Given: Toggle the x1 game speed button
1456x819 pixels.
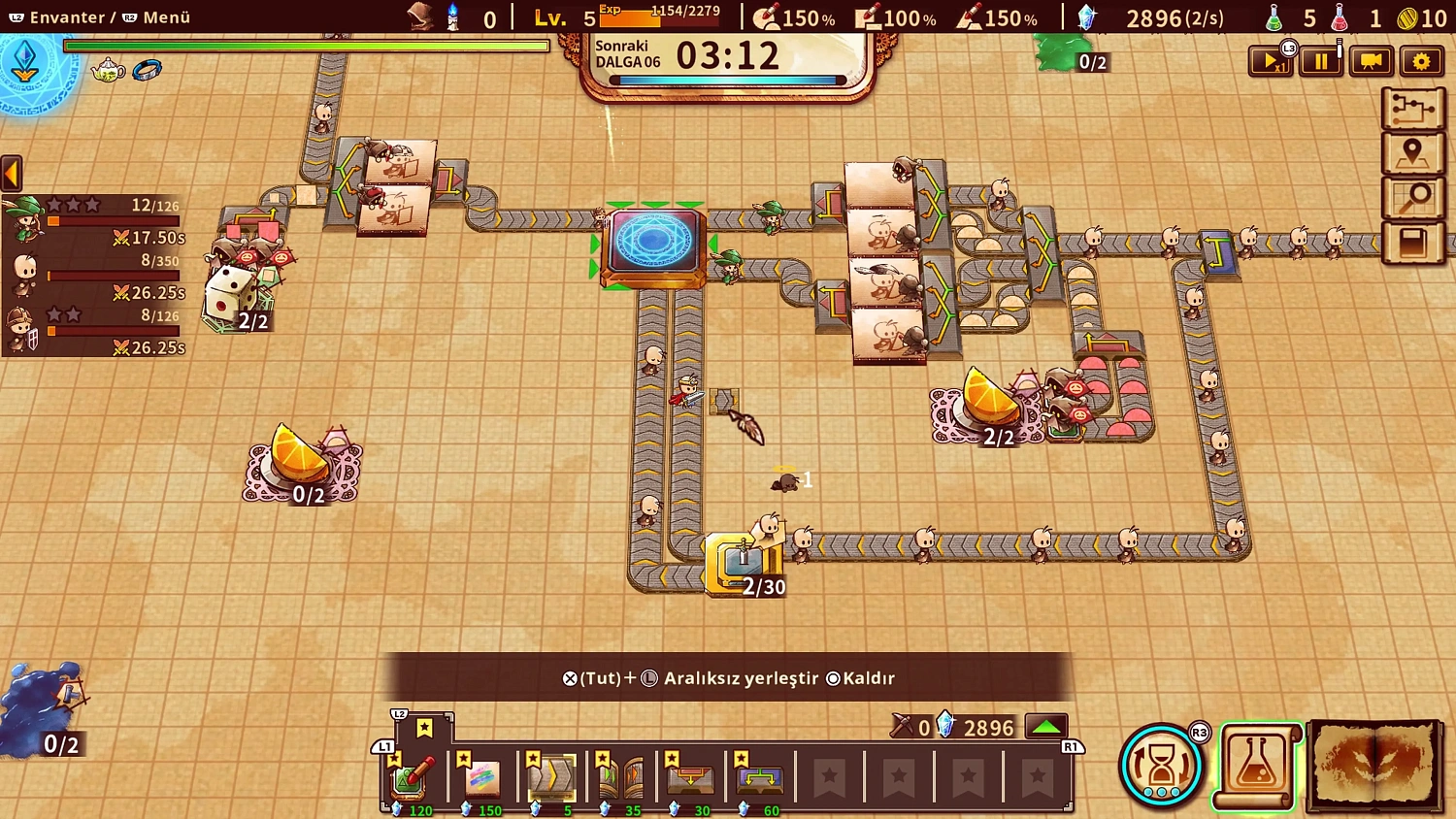Looking at the screenshot, I should (1272, 60).
